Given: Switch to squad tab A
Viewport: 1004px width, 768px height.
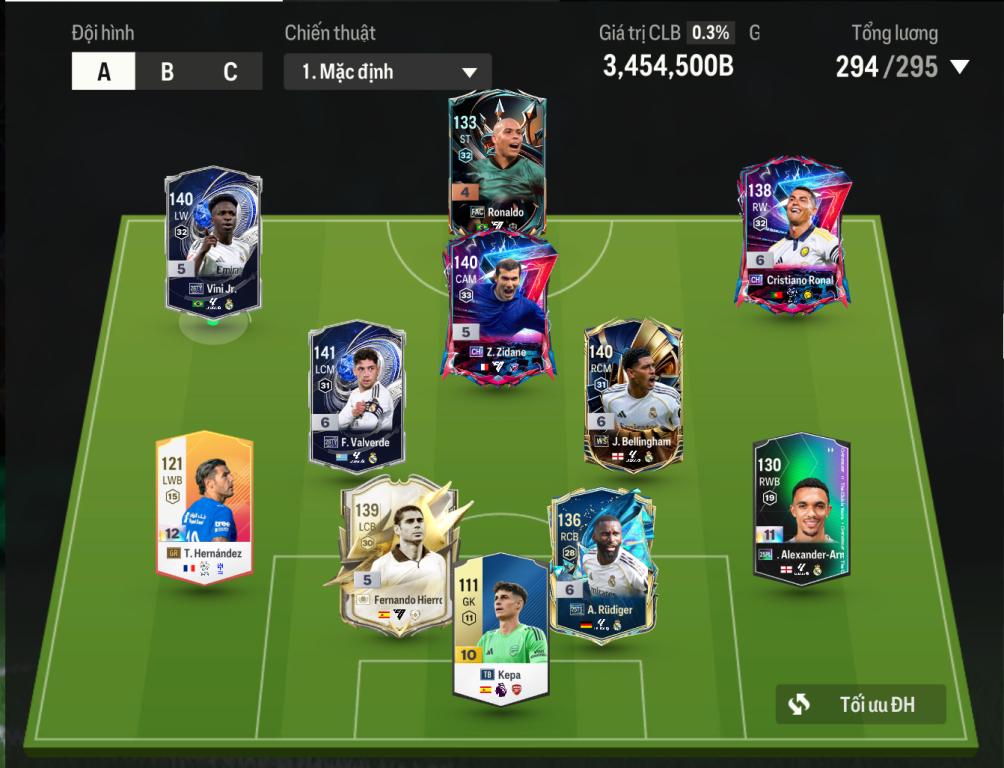Looking at the screenshot, I should click(104, 72).
